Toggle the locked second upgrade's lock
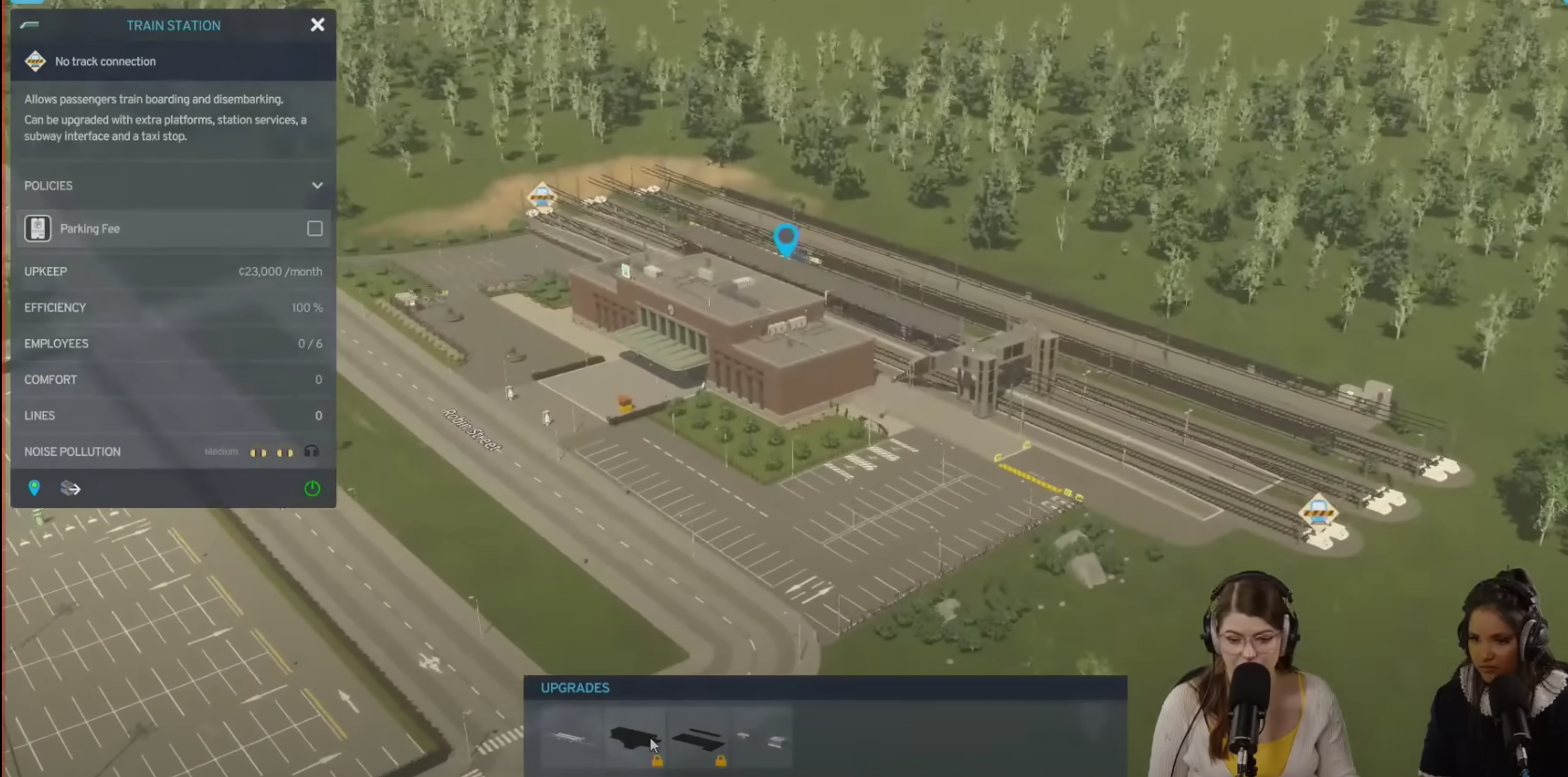Screen dimensions: 1568x777 (657, 763)
